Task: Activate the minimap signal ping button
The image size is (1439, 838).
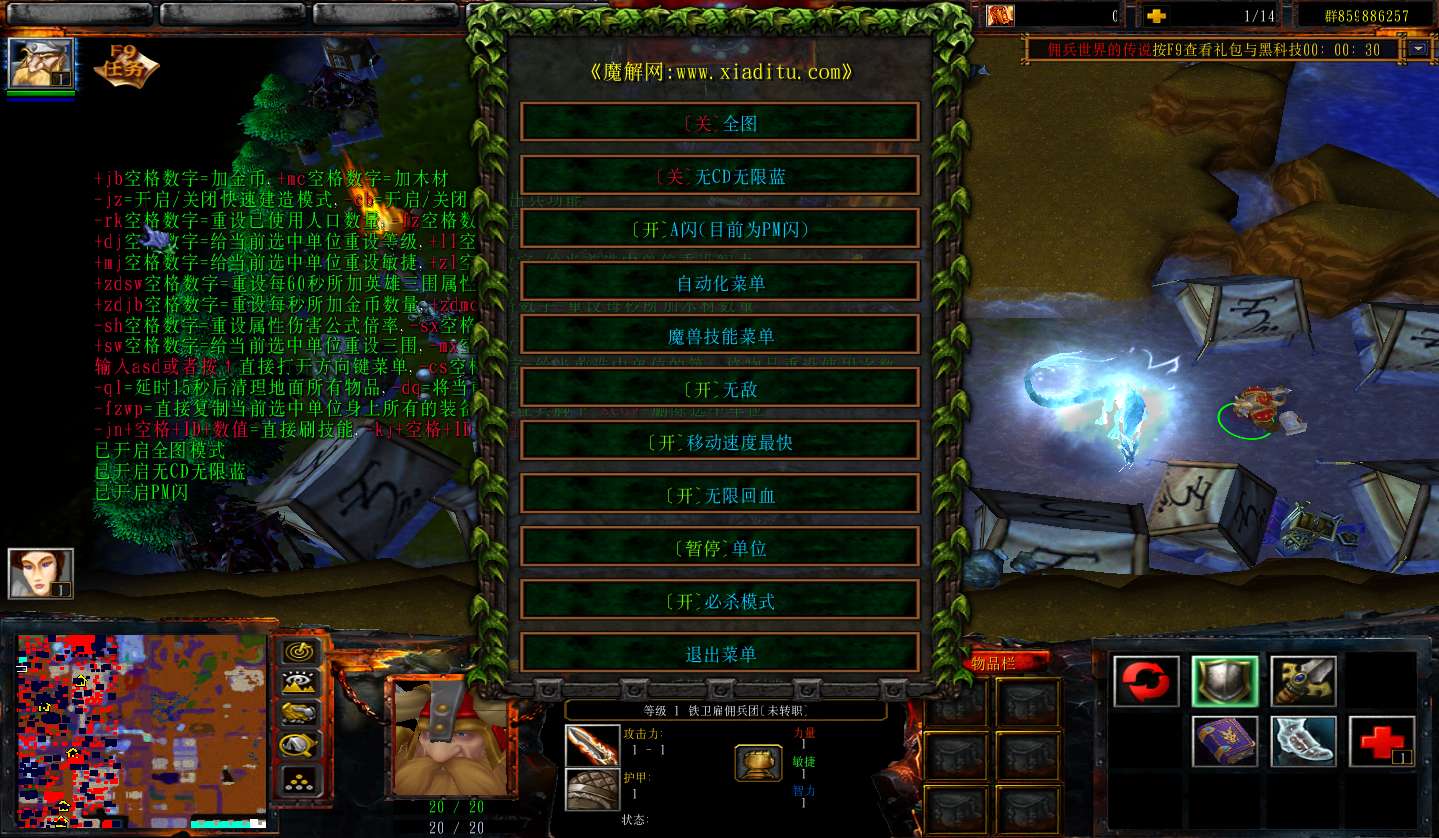Action: point(298,651)
